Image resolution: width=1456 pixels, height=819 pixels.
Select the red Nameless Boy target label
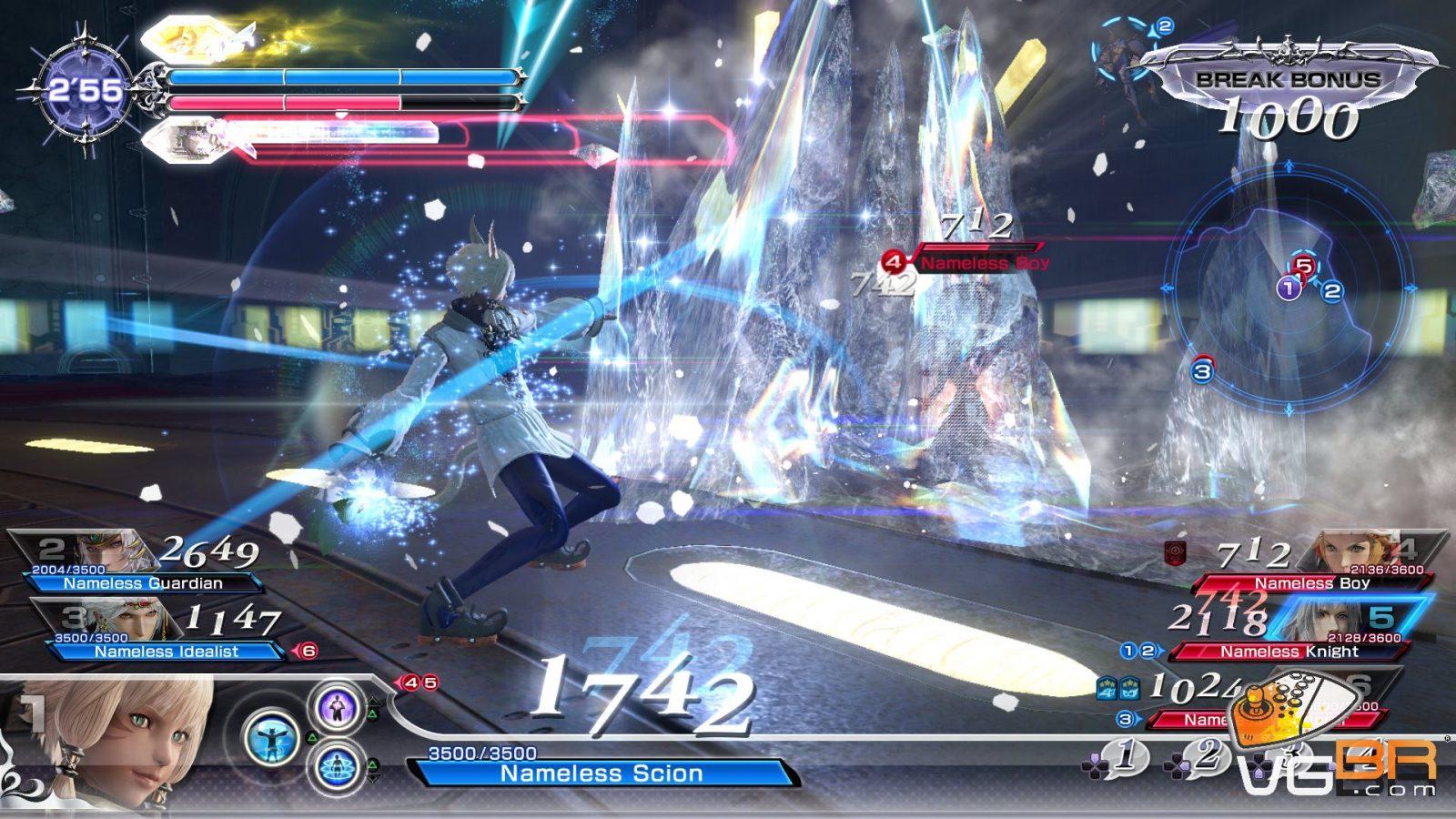coord(983,263)
